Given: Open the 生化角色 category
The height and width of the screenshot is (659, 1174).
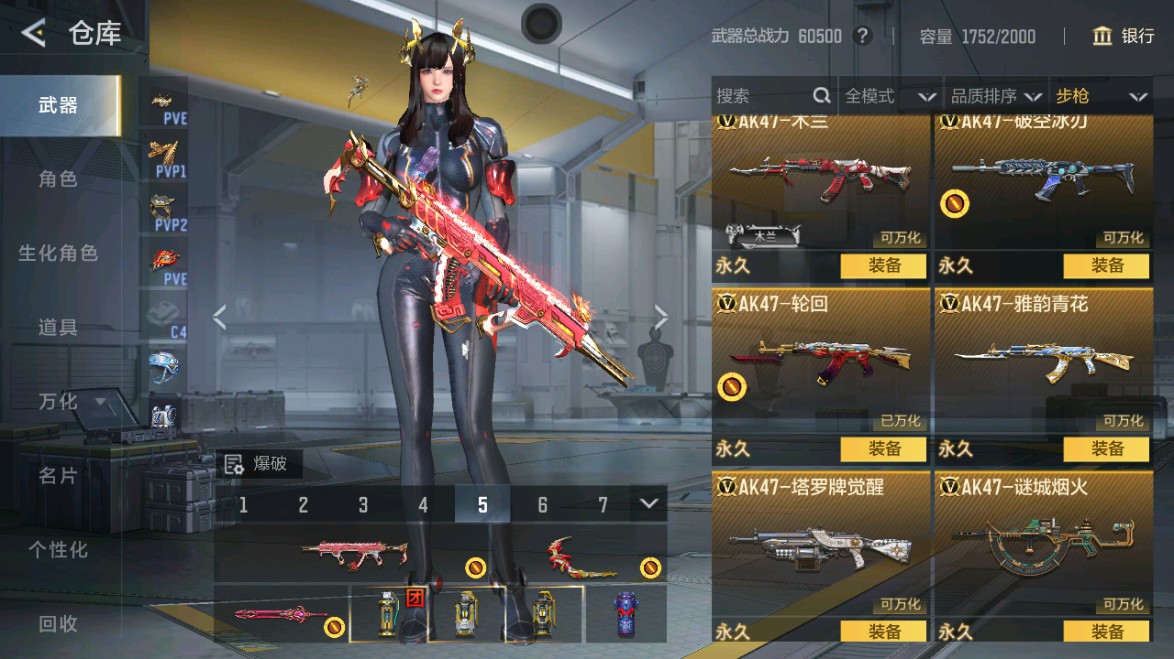Looking at the screenshot, I should [58, 253].
